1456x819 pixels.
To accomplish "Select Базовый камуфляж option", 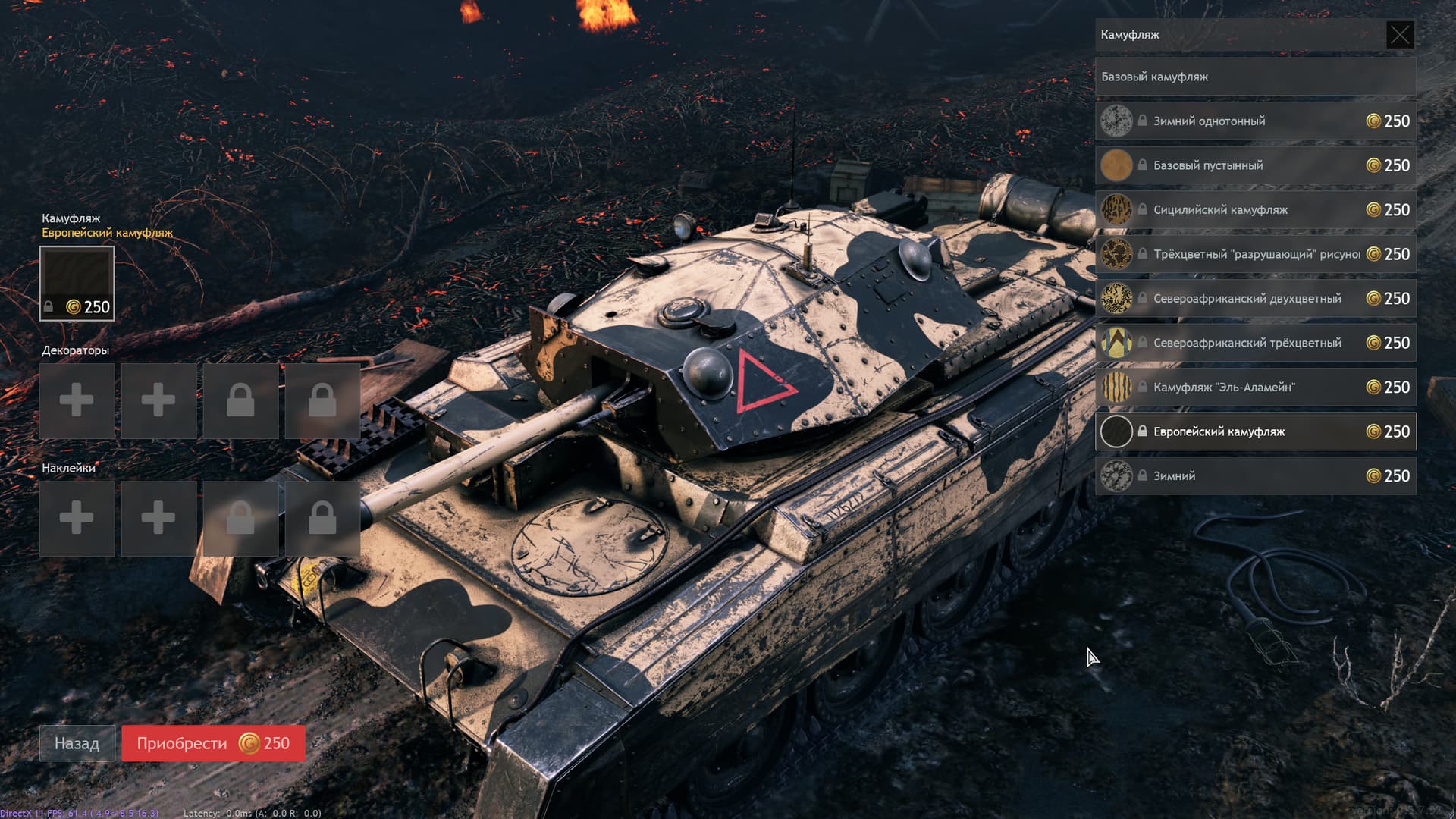I will 1255,77.
